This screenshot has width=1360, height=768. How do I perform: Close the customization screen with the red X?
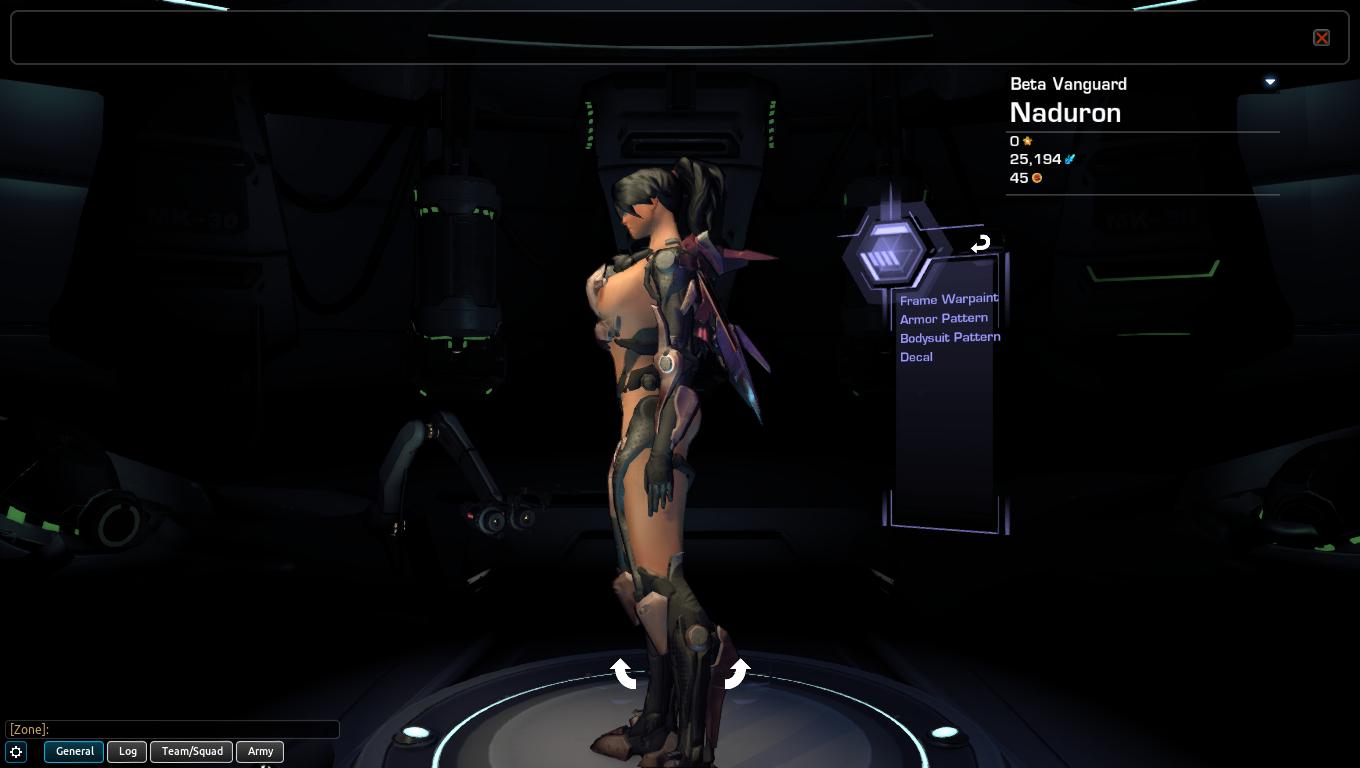(x=1321, y=38)
